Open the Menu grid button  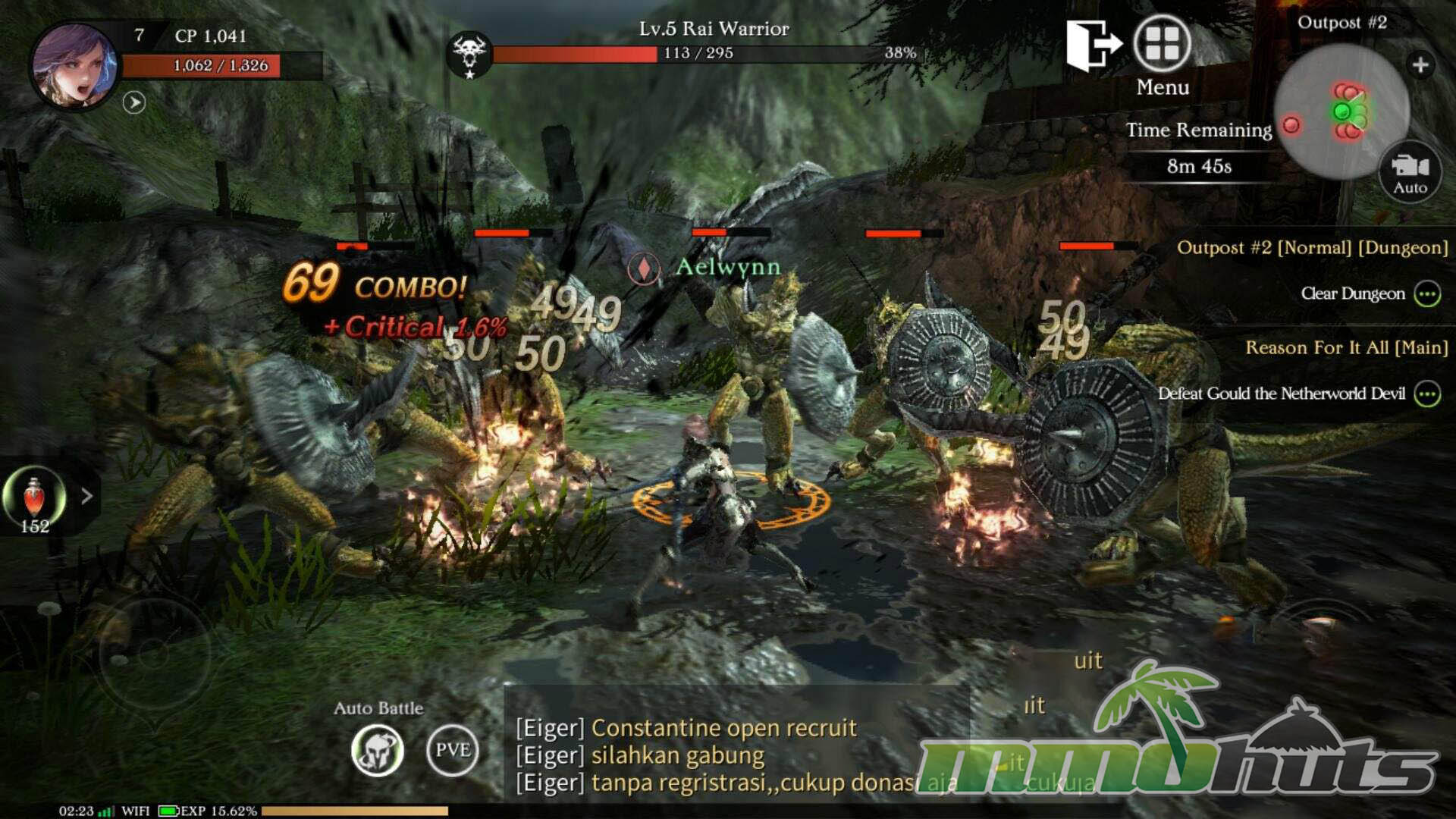(1162, 44)
